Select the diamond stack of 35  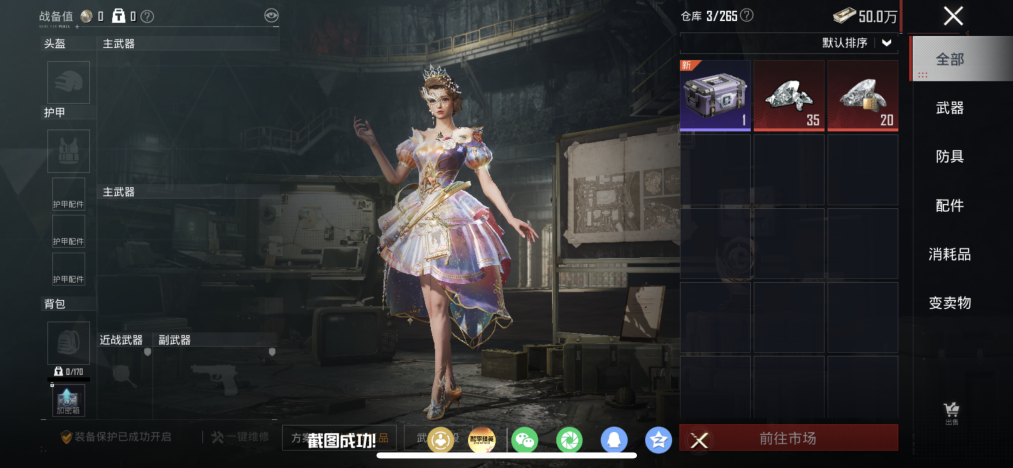pos(789,95)
